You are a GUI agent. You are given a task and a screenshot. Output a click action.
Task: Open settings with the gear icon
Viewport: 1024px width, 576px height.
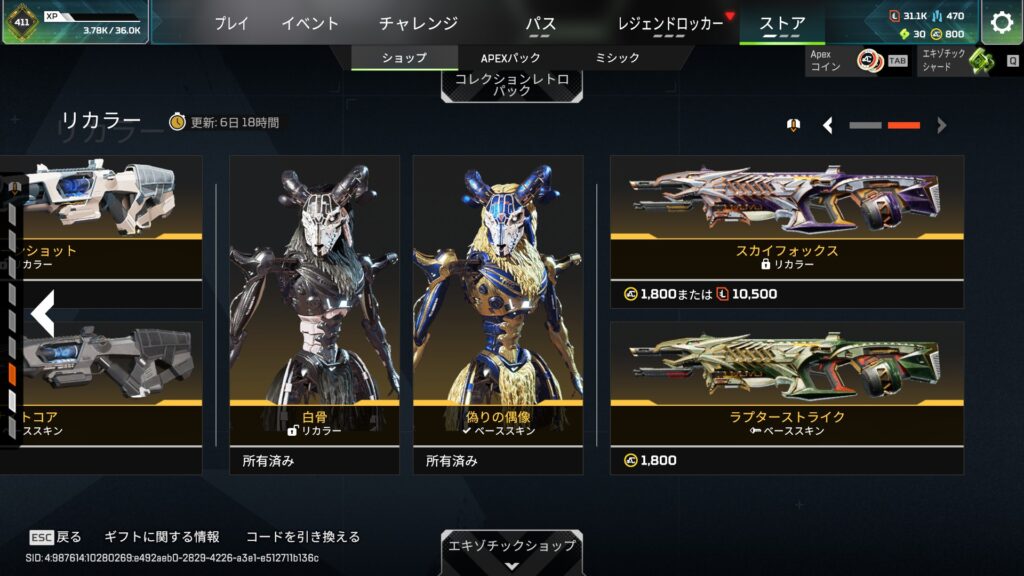click(x=1001, y=23)
